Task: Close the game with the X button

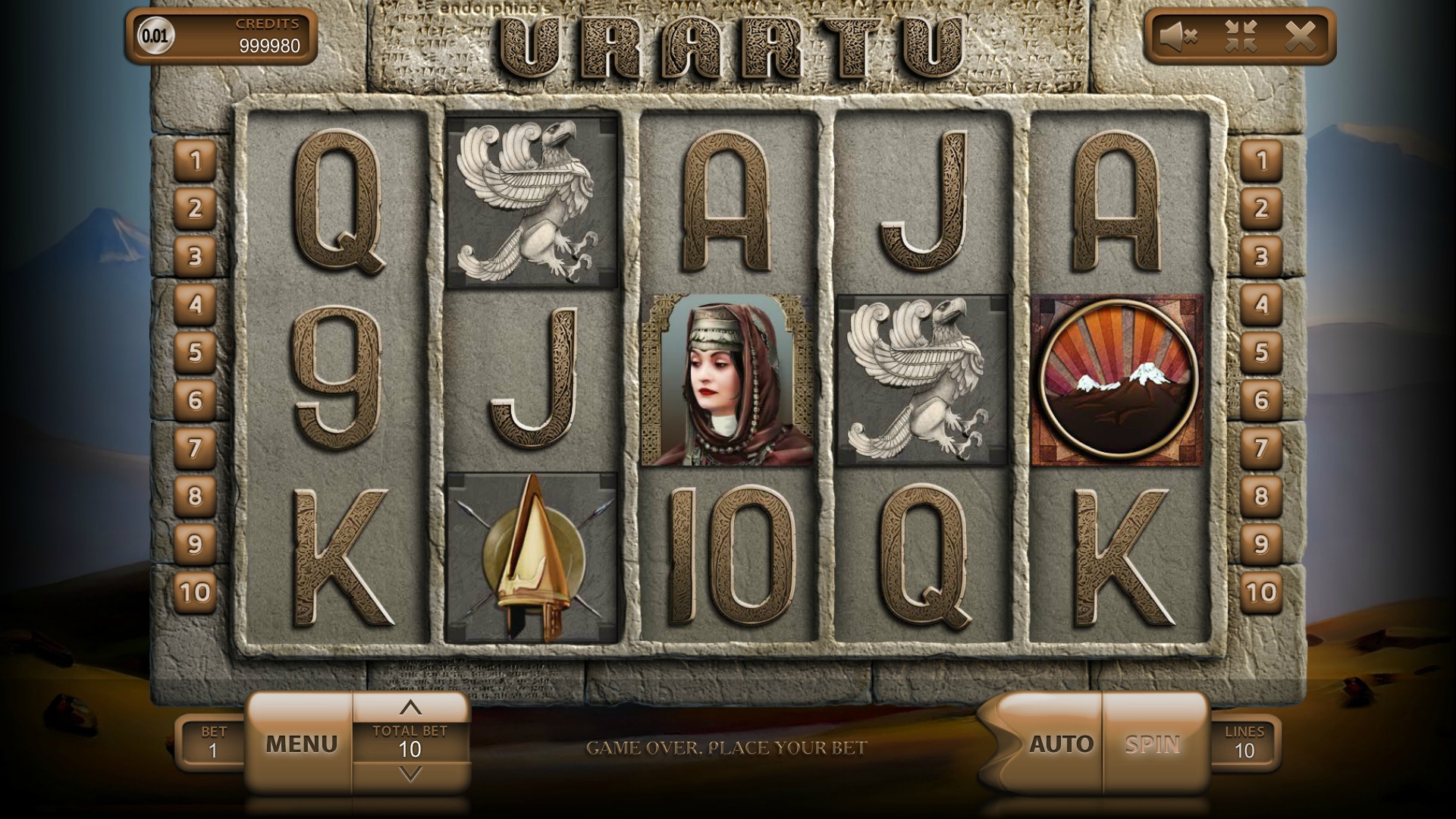Action: point(1300,36)
